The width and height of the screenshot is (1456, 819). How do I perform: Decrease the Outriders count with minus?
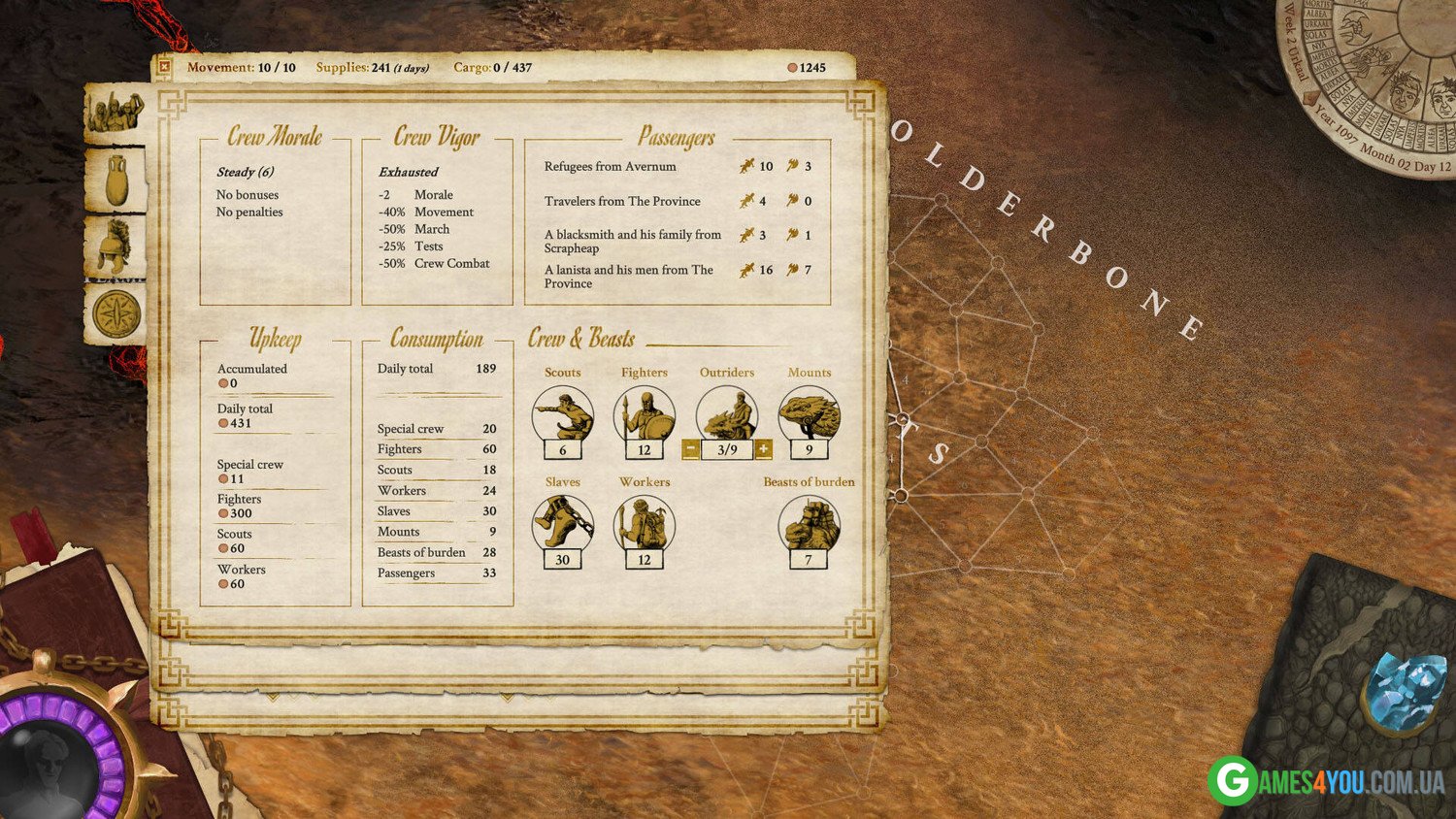(690, 449)
